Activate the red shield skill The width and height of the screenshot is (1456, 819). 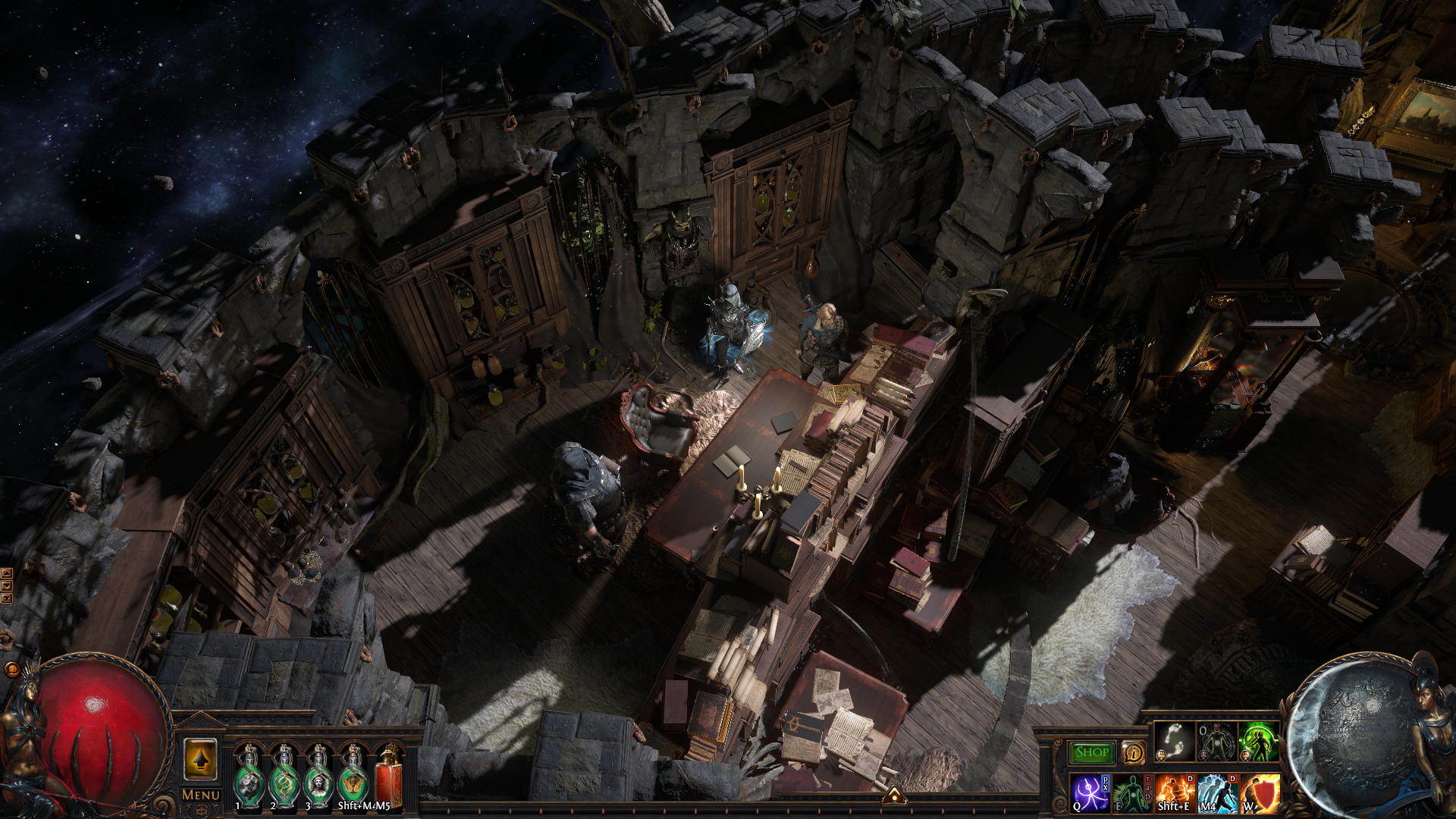[1260, 793]
